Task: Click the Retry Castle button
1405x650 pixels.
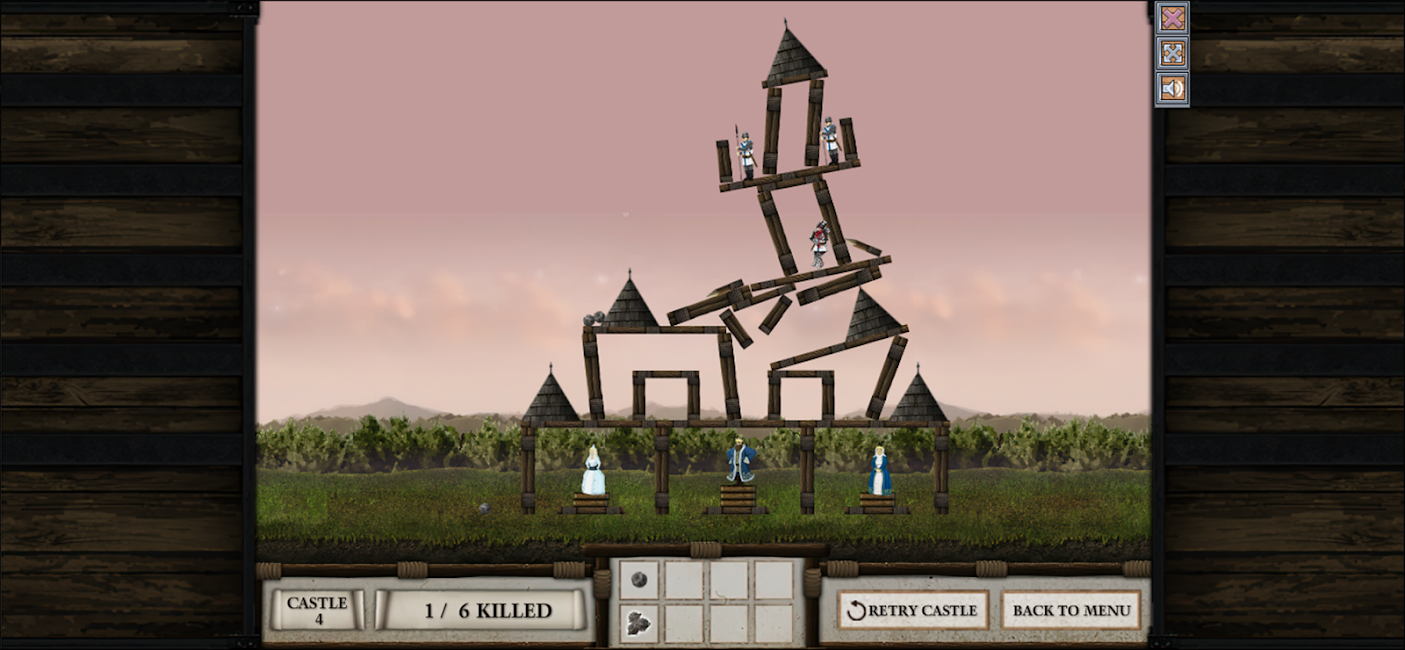Action: [x=913, y=610]
